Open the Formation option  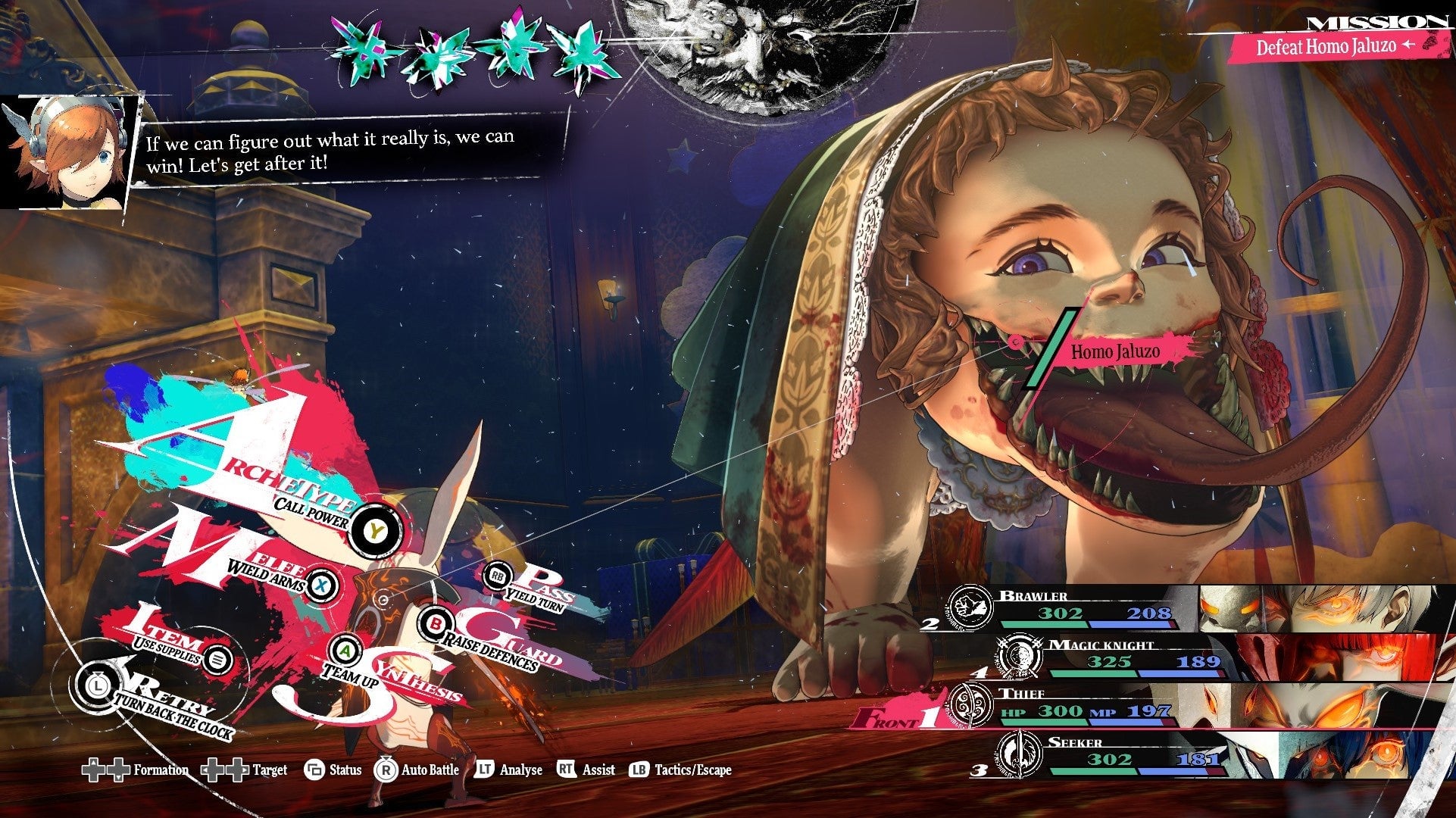click(x=136, y=770)
